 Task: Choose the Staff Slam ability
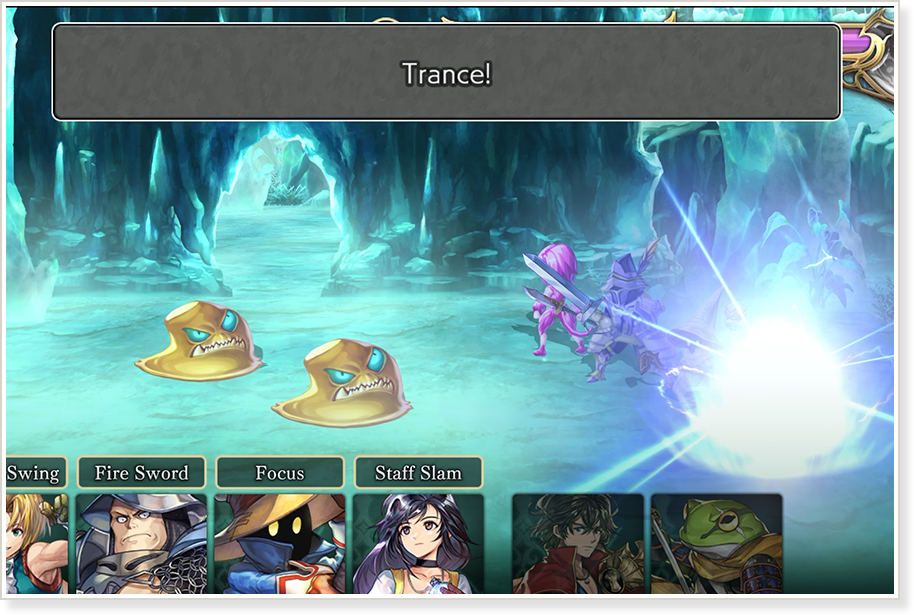[418, 473]
